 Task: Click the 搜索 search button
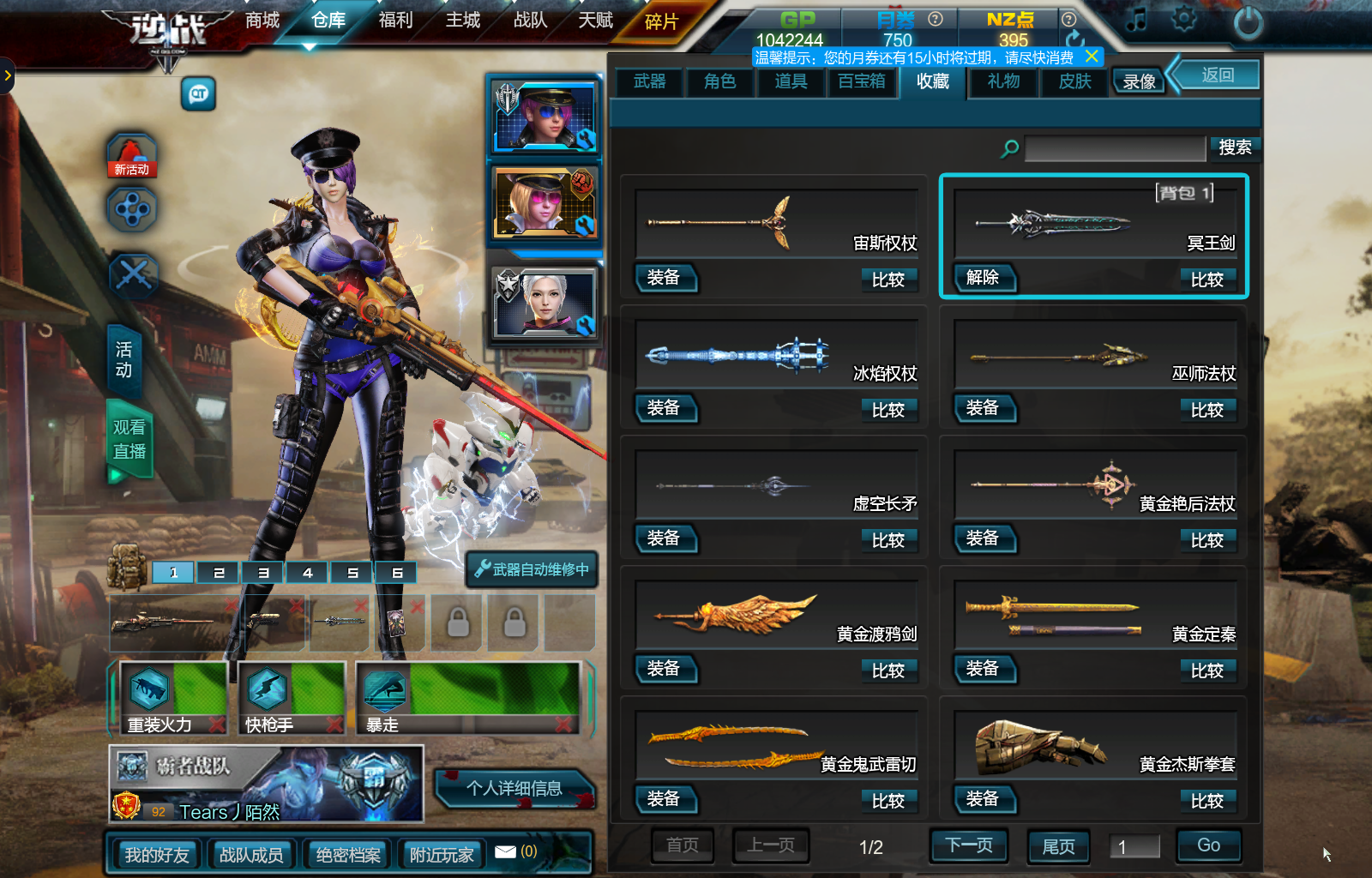[x=1235, y=147]
